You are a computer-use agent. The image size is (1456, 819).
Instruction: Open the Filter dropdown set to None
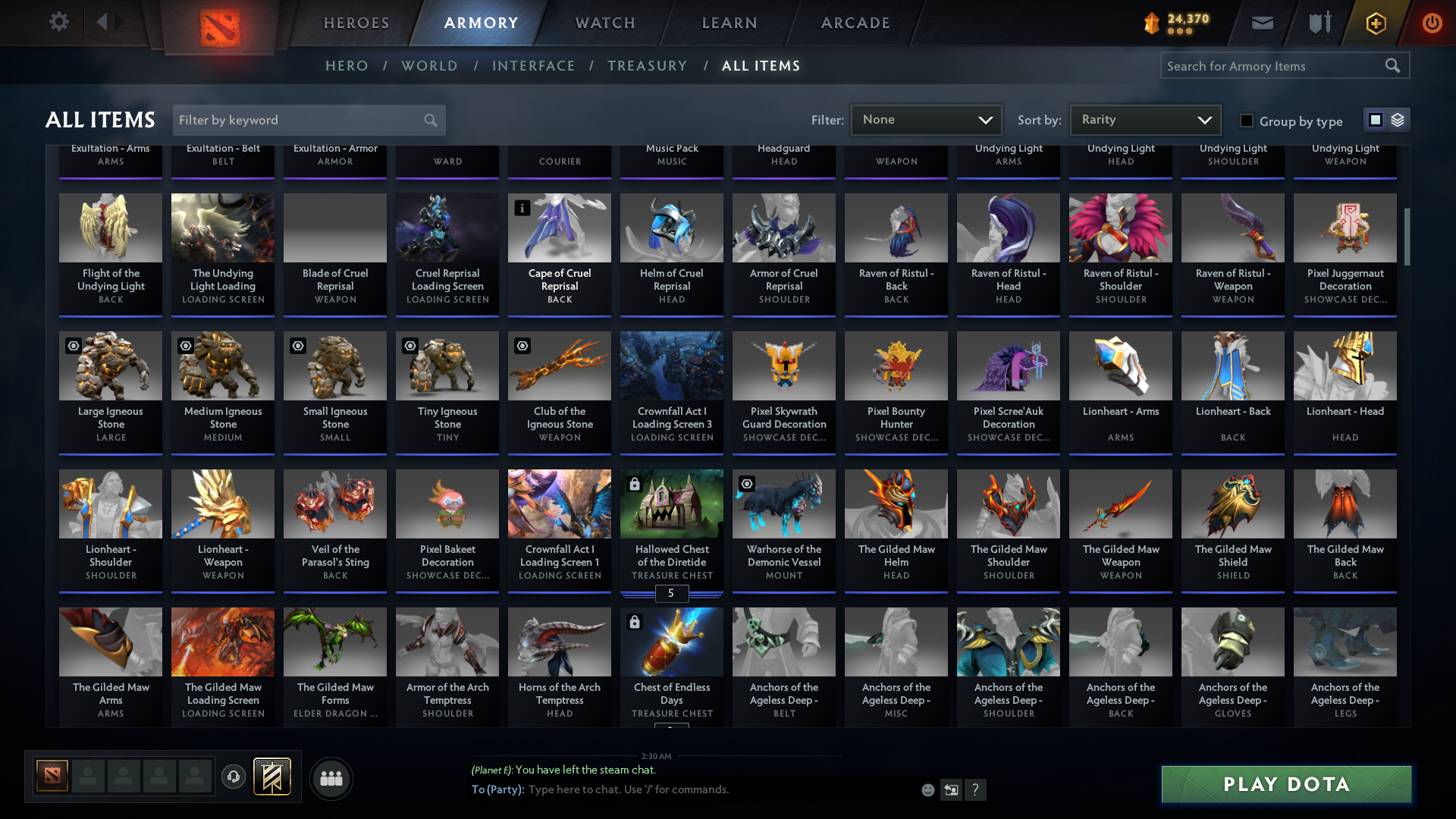(926, 119)
